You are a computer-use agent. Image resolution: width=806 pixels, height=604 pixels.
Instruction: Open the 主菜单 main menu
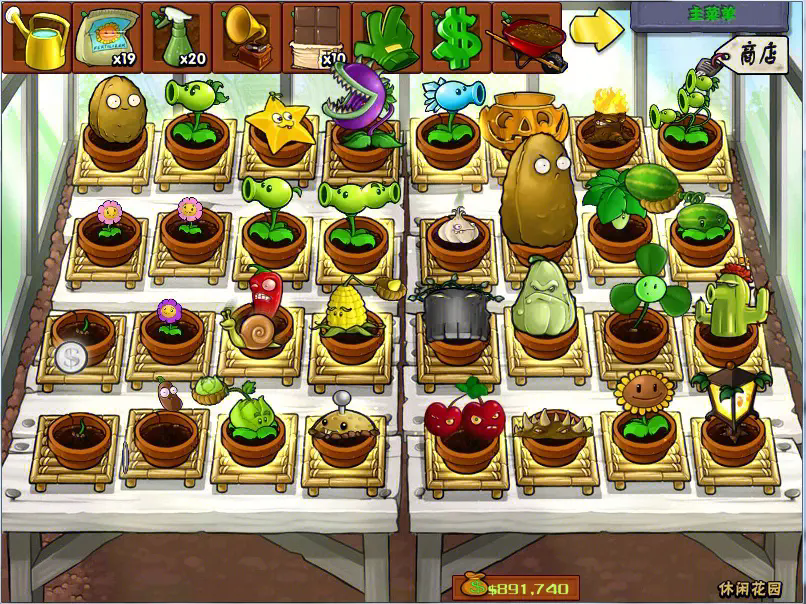coord(712,15)
